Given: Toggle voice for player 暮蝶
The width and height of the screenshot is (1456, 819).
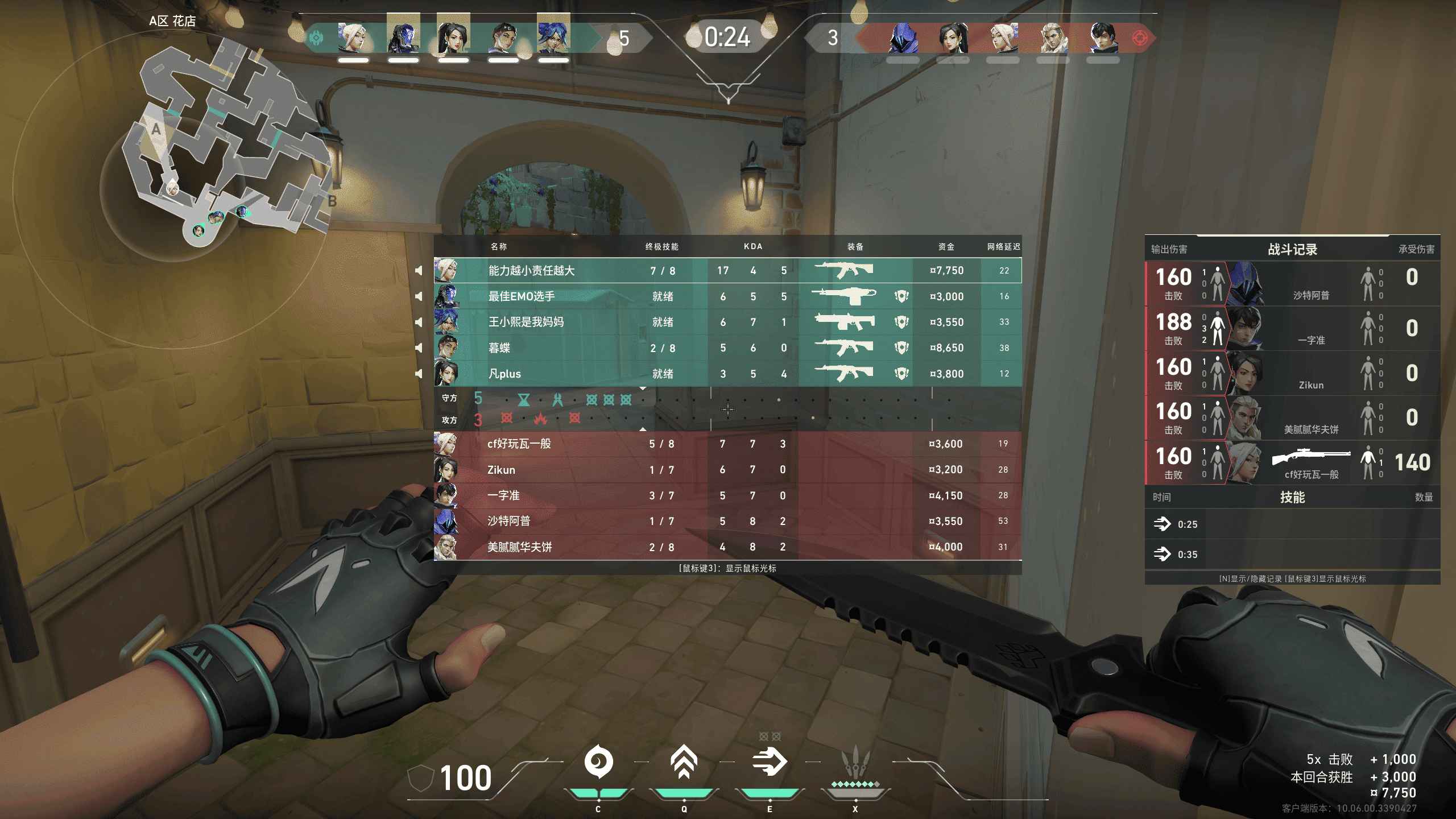Looking at the screenshot, I should tap(419, 348).
